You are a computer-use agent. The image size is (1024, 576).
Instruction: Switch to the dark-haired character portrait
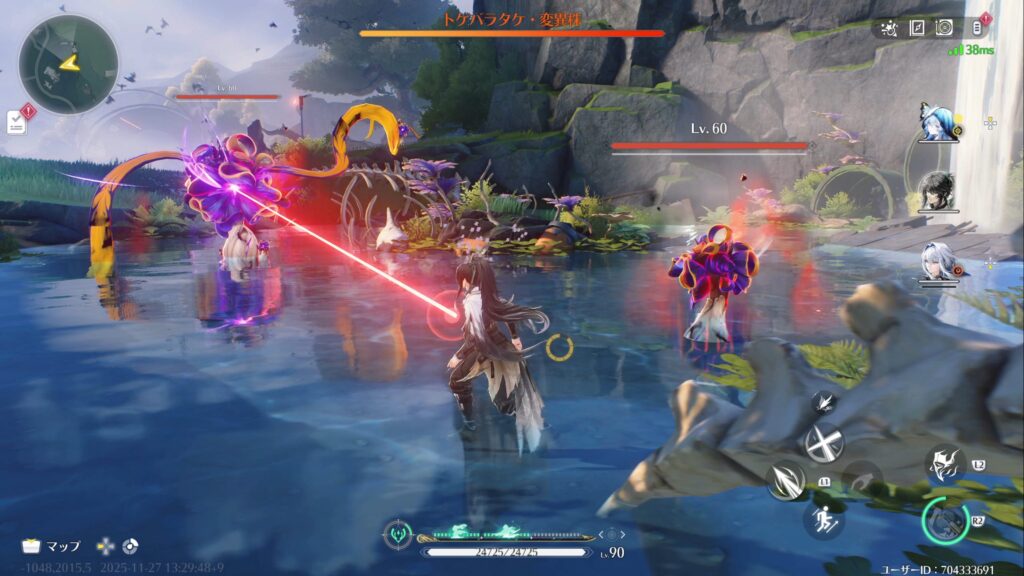coord(937,189)
